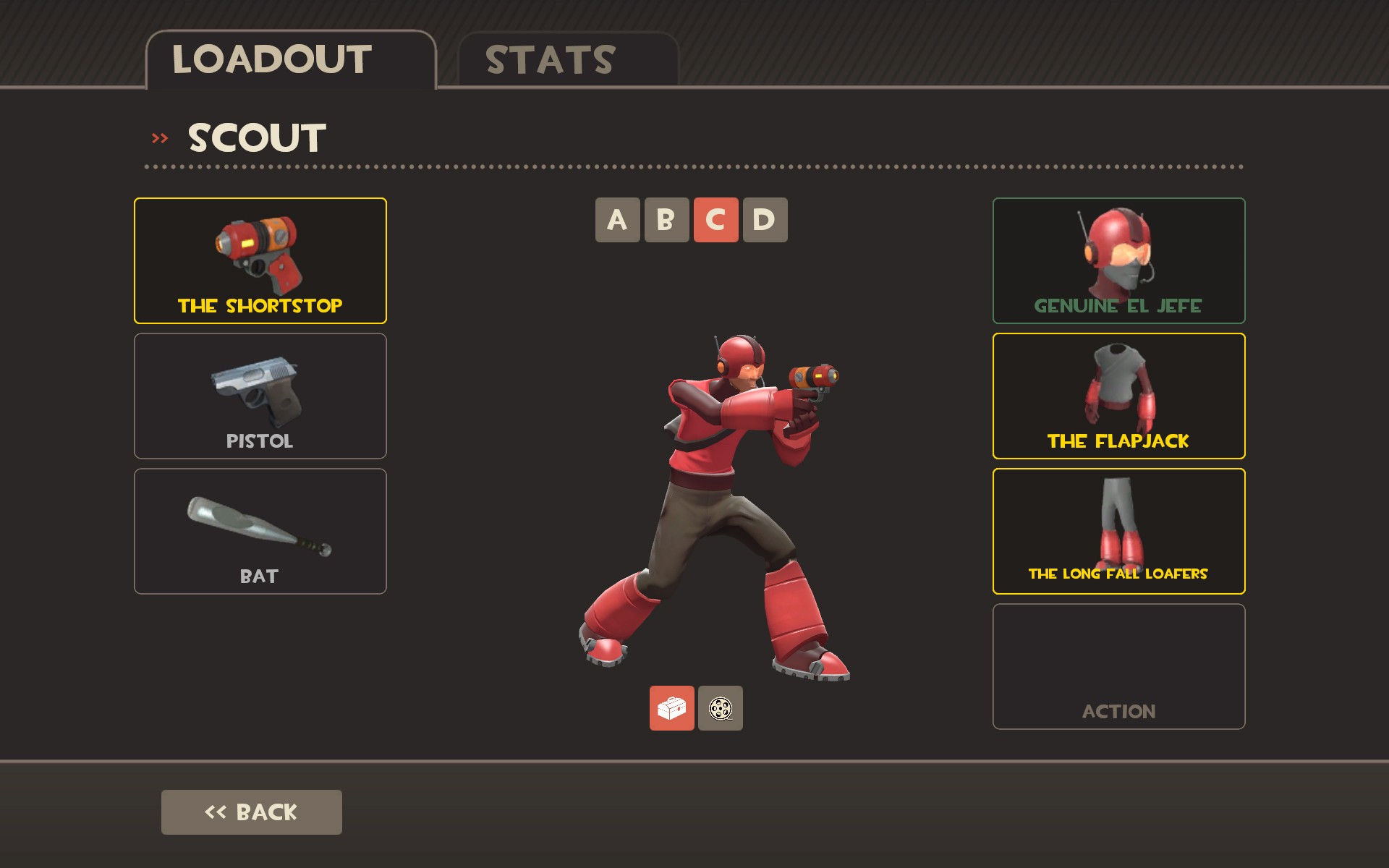
Task: Select The Shortstop primary weapon slot
Action: tap(260, 260)
